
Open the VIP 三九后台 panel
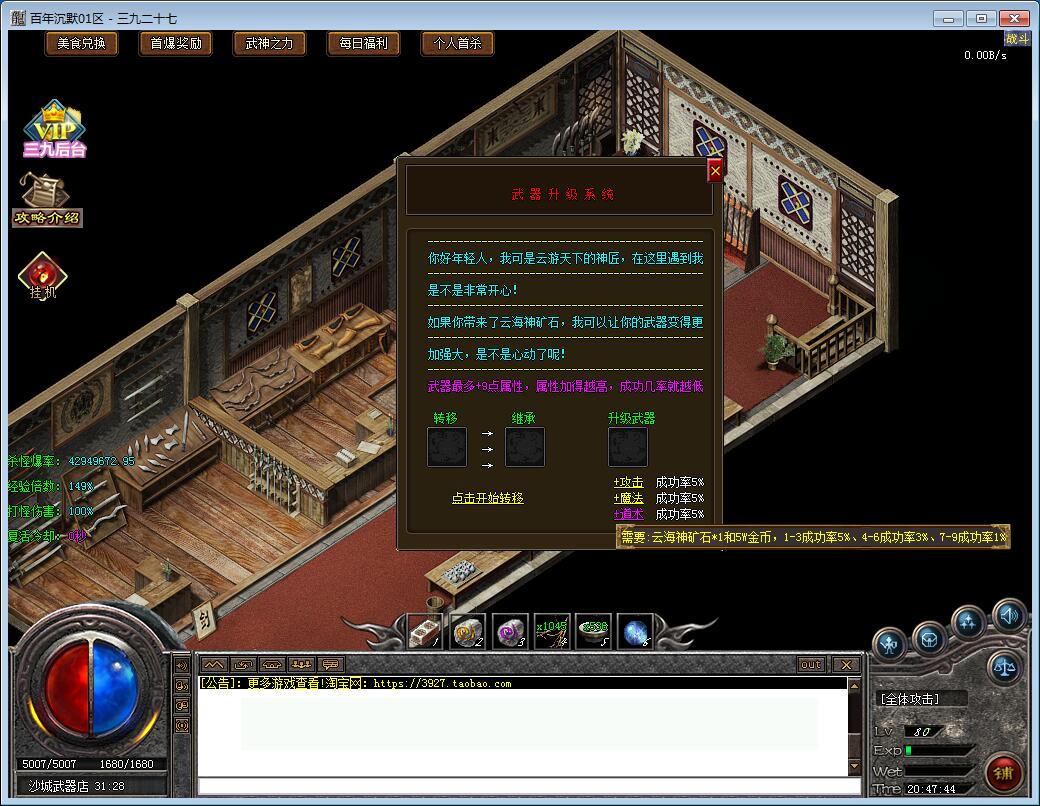tap(53, 129)
